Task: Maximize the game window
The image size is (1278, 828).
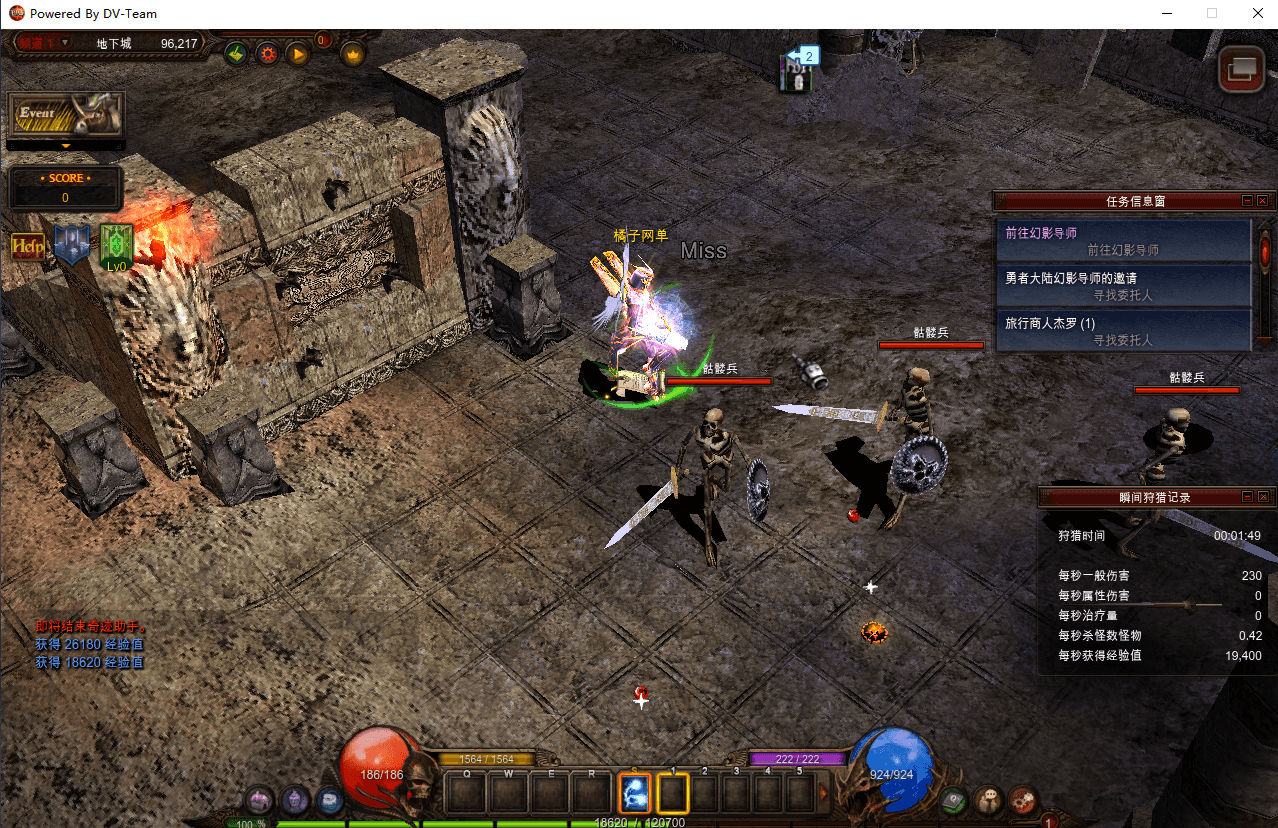Action: point(1212,14)
